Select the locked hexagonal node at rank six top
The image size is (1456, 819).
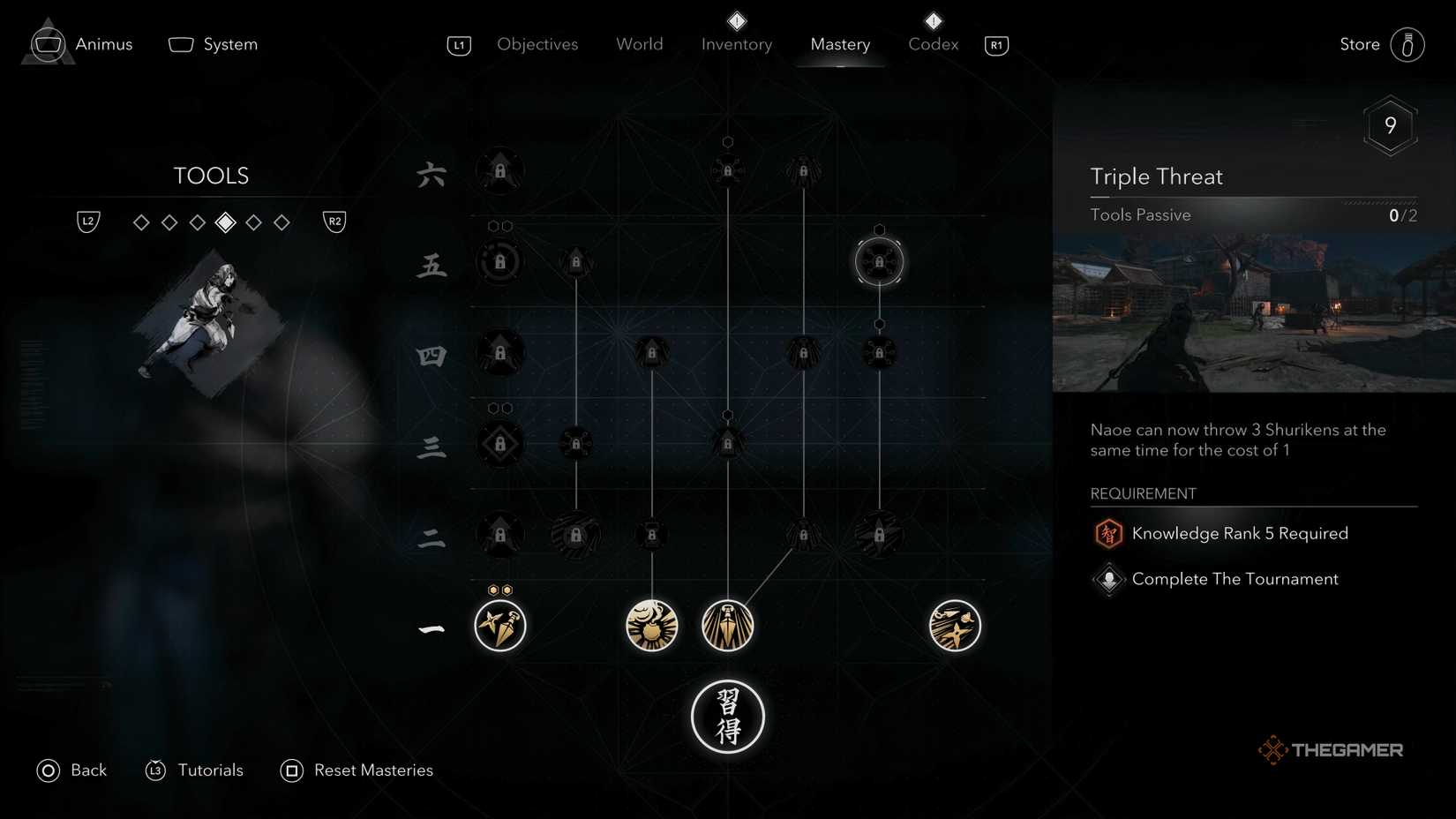tap(727, 169)
